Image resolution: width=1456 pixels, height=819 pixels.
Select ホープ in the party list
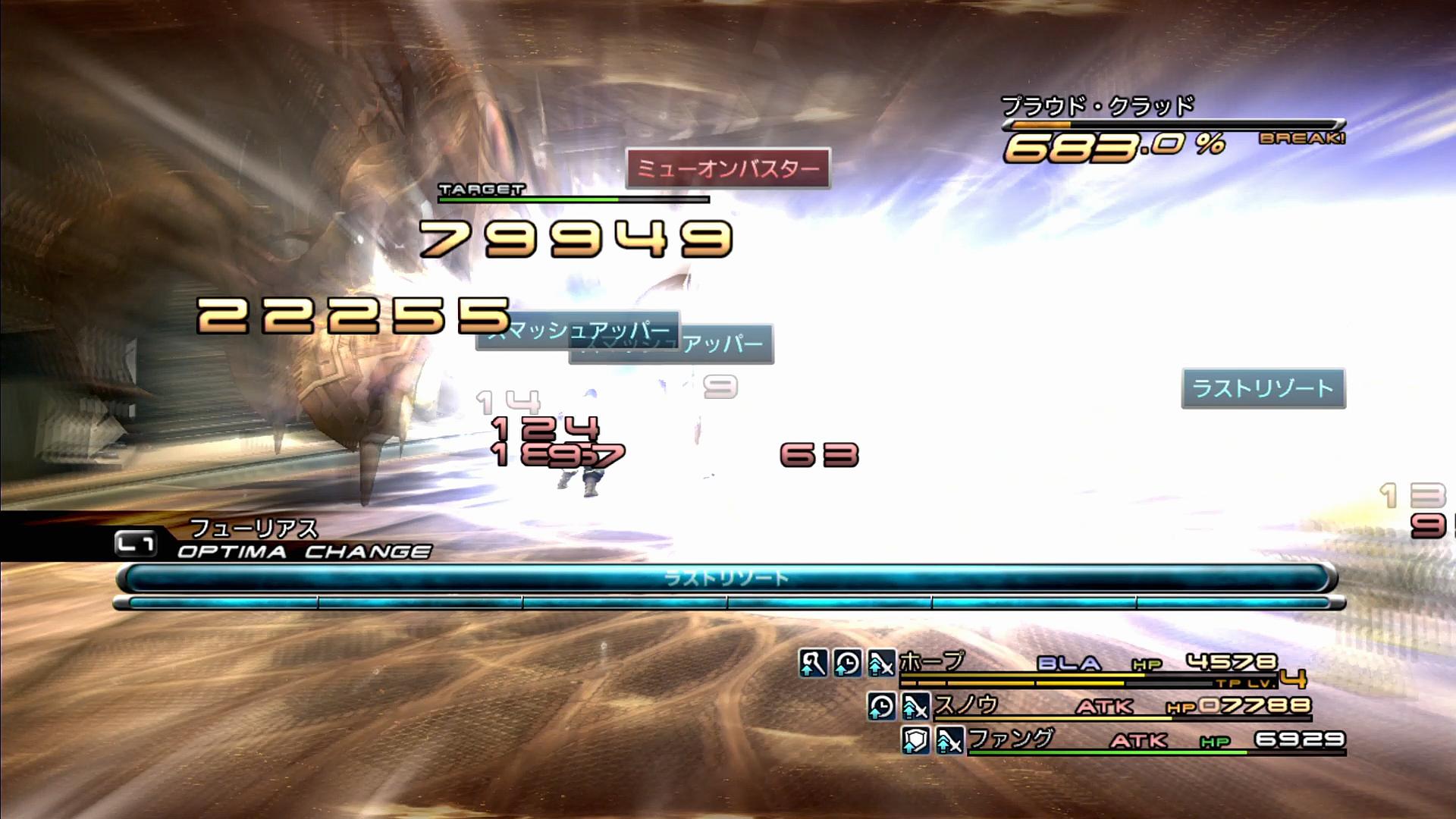click(932, 662)
